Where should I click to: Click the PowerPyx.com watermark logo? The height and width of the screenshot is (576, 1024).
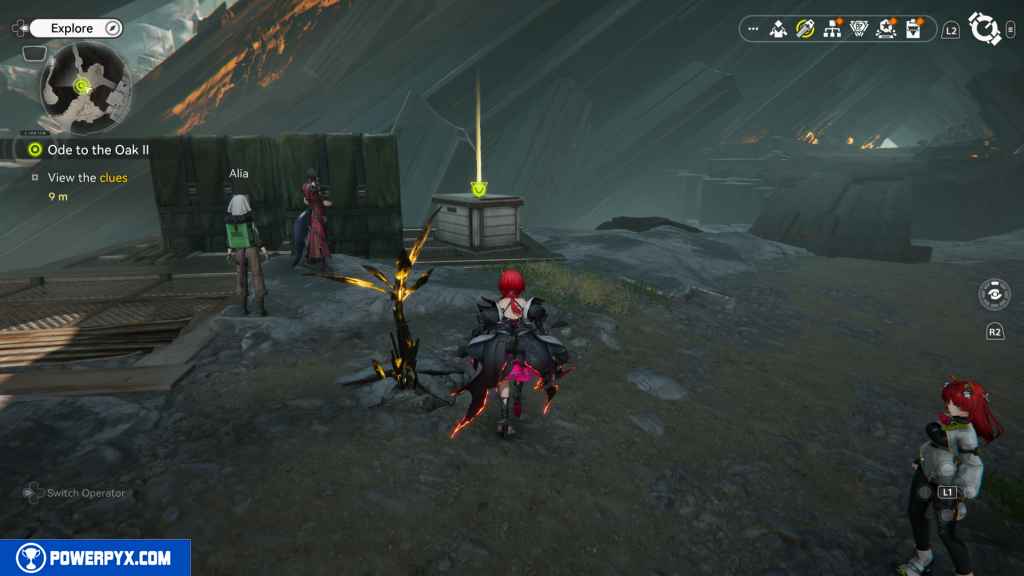(x=95, y=558)
